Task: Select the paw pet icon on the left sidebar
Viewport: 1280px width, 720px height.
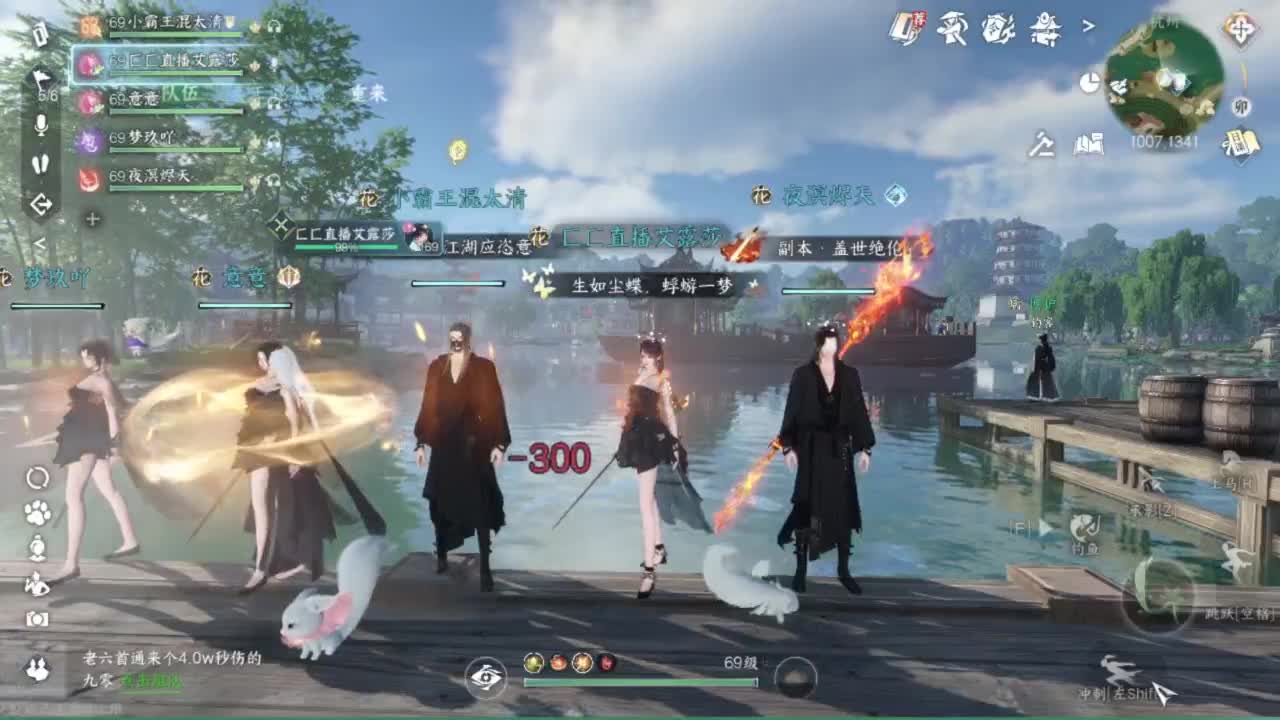Action: 37,512
